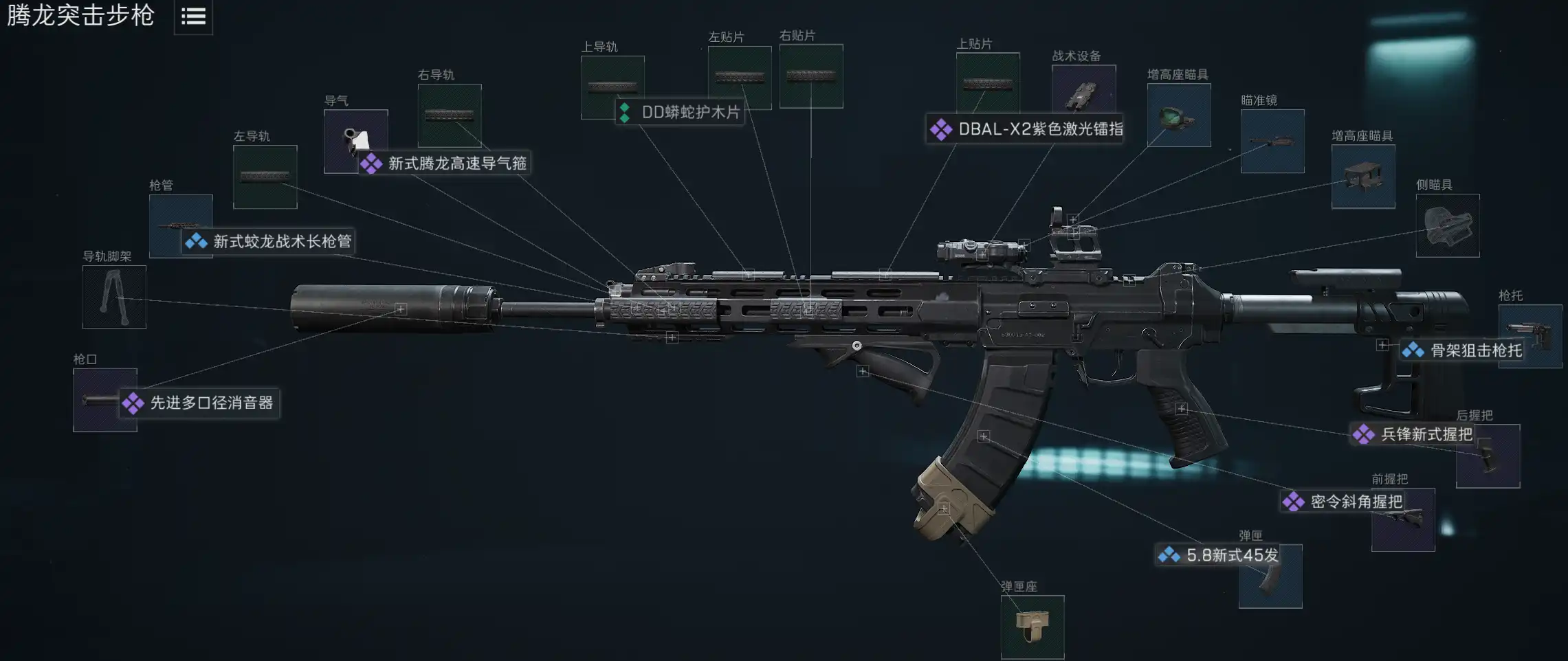Open the 左导轨 left rail slot
This screenshot has height=661, width=1568.
tap(265, 177)
